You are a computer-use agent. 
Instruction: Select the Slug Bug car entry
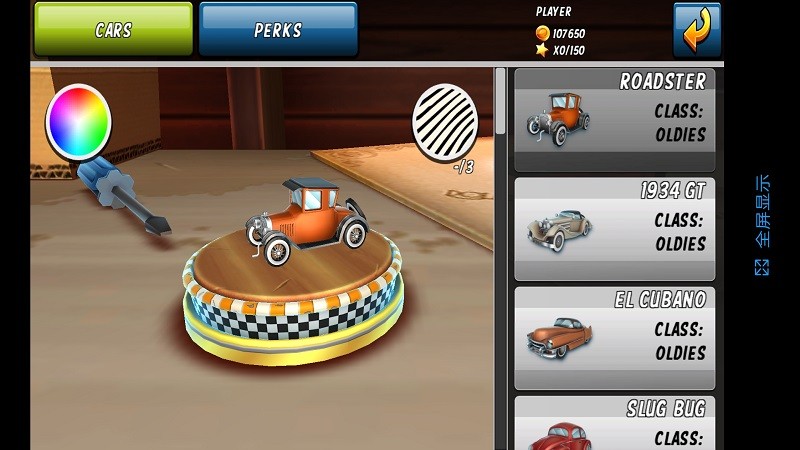pos(615,423)
